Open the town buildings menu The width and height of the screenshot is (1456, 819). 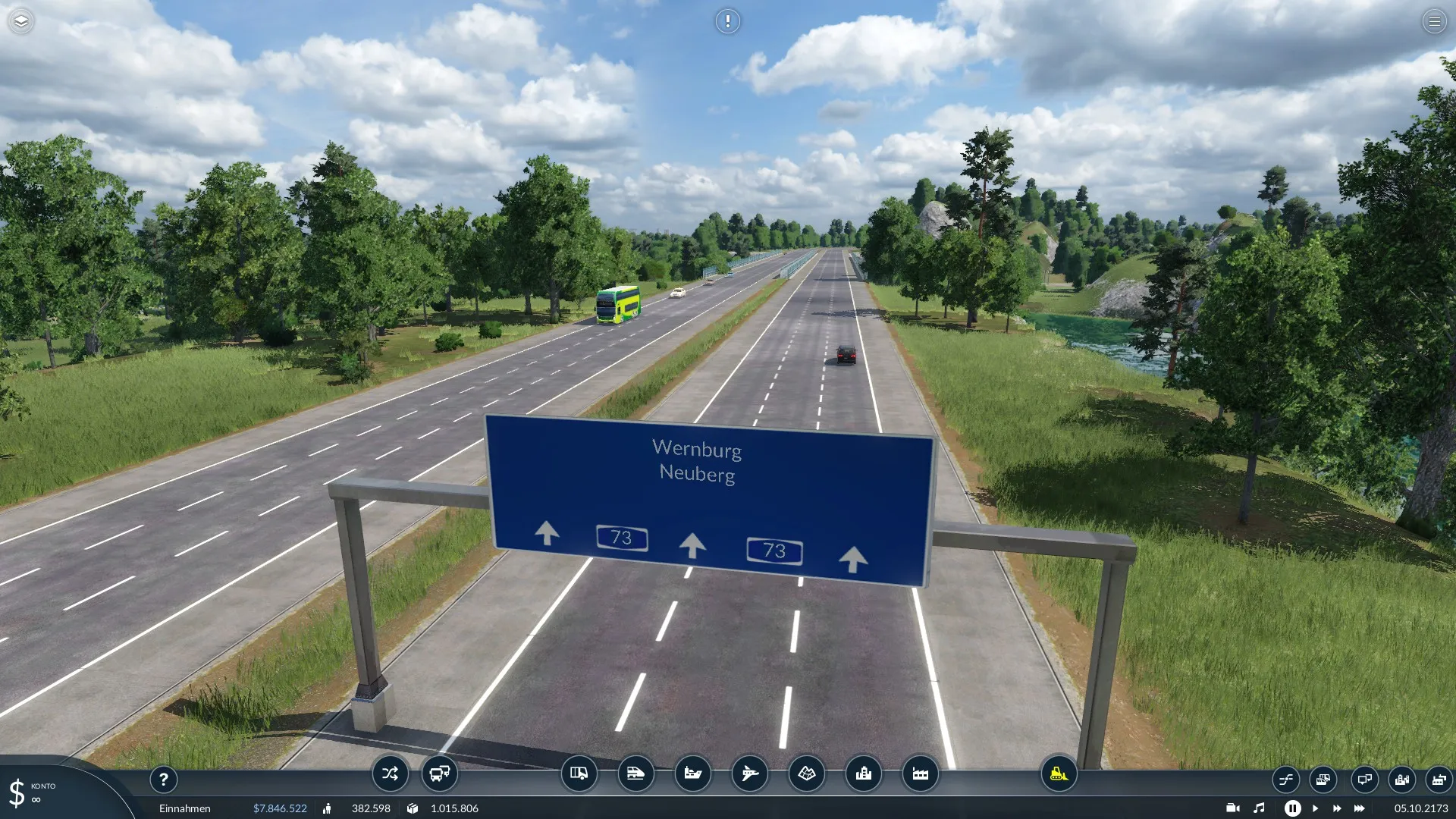[x=863, y=773]
